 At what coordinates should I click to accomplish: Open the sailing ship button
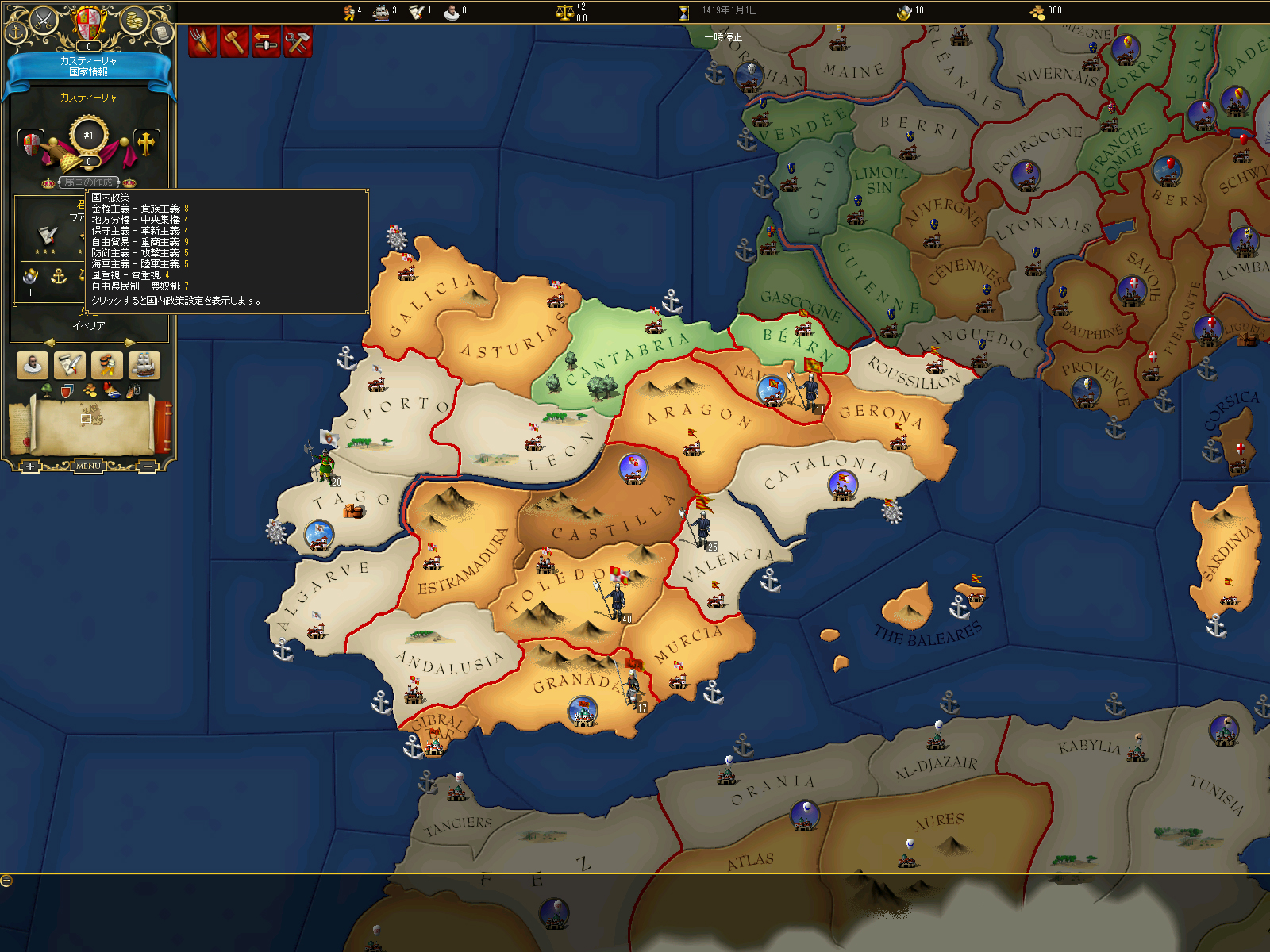[144, 365]
